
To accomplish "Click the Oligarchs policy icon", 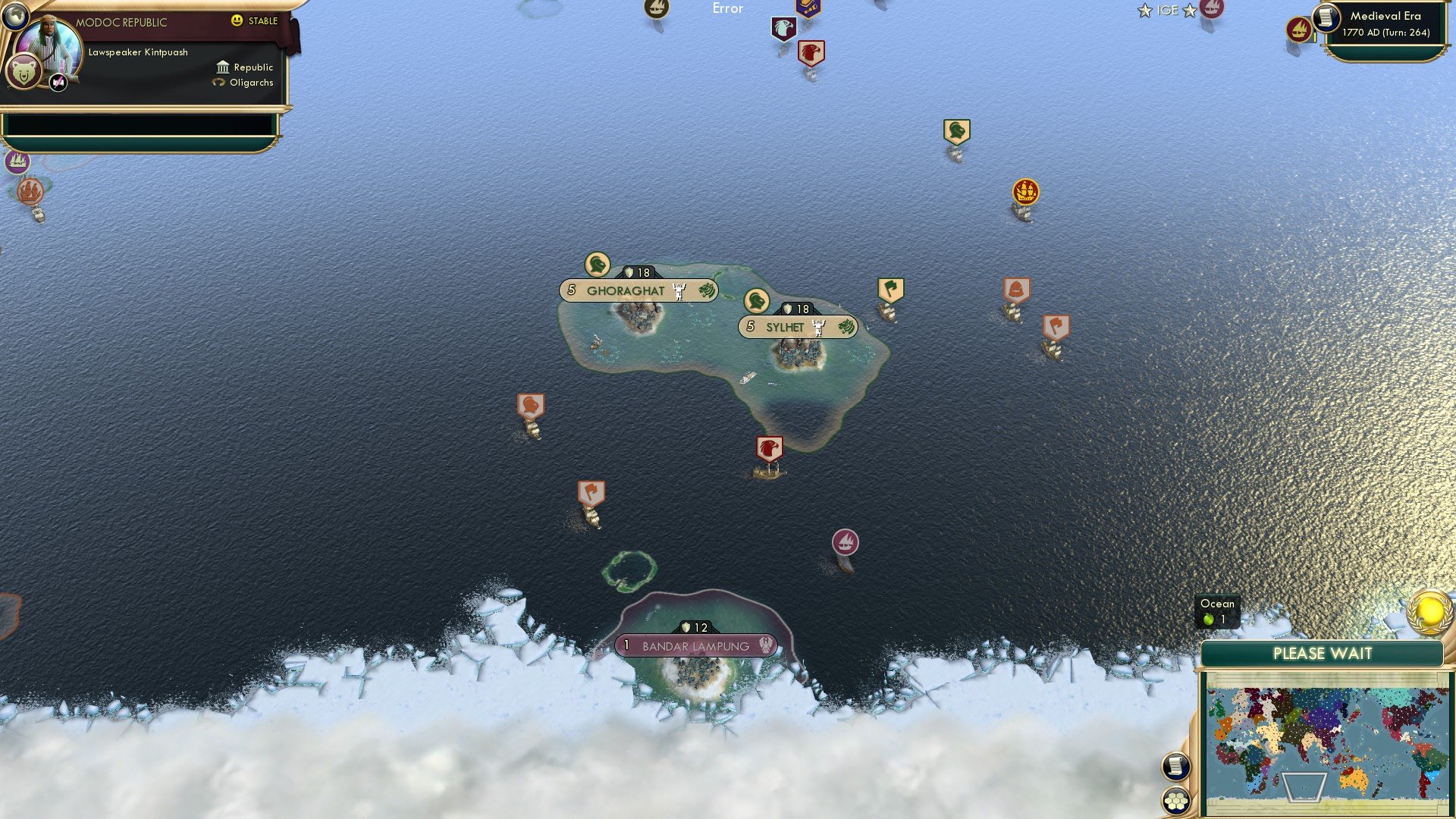I will tap(218, 82).
